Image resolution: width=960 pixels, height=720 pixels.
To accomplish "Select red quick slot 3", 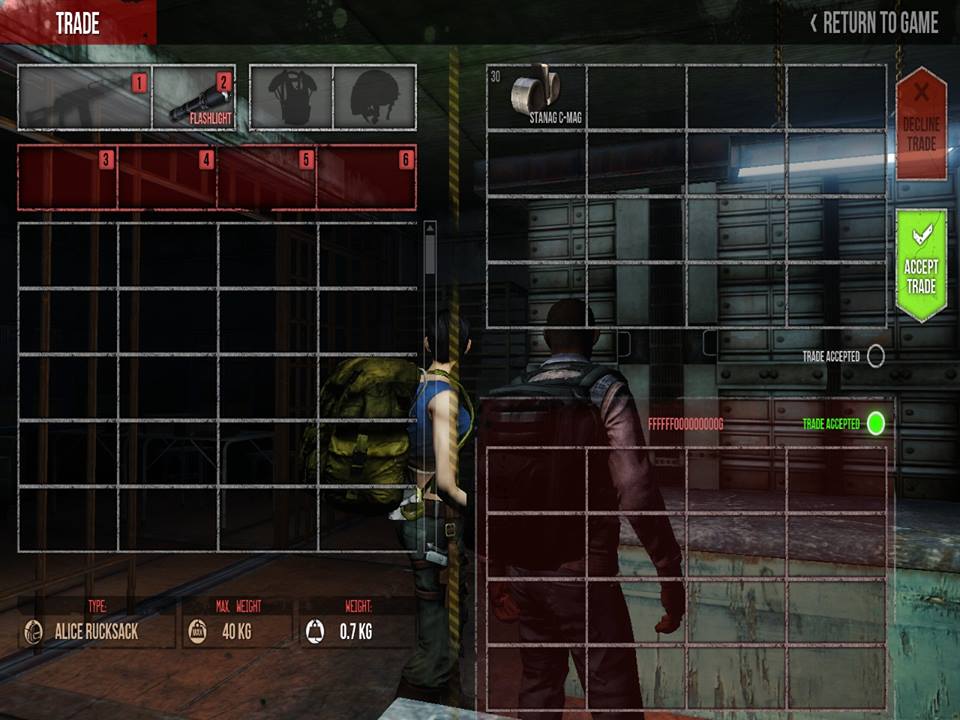I will 68,177.
